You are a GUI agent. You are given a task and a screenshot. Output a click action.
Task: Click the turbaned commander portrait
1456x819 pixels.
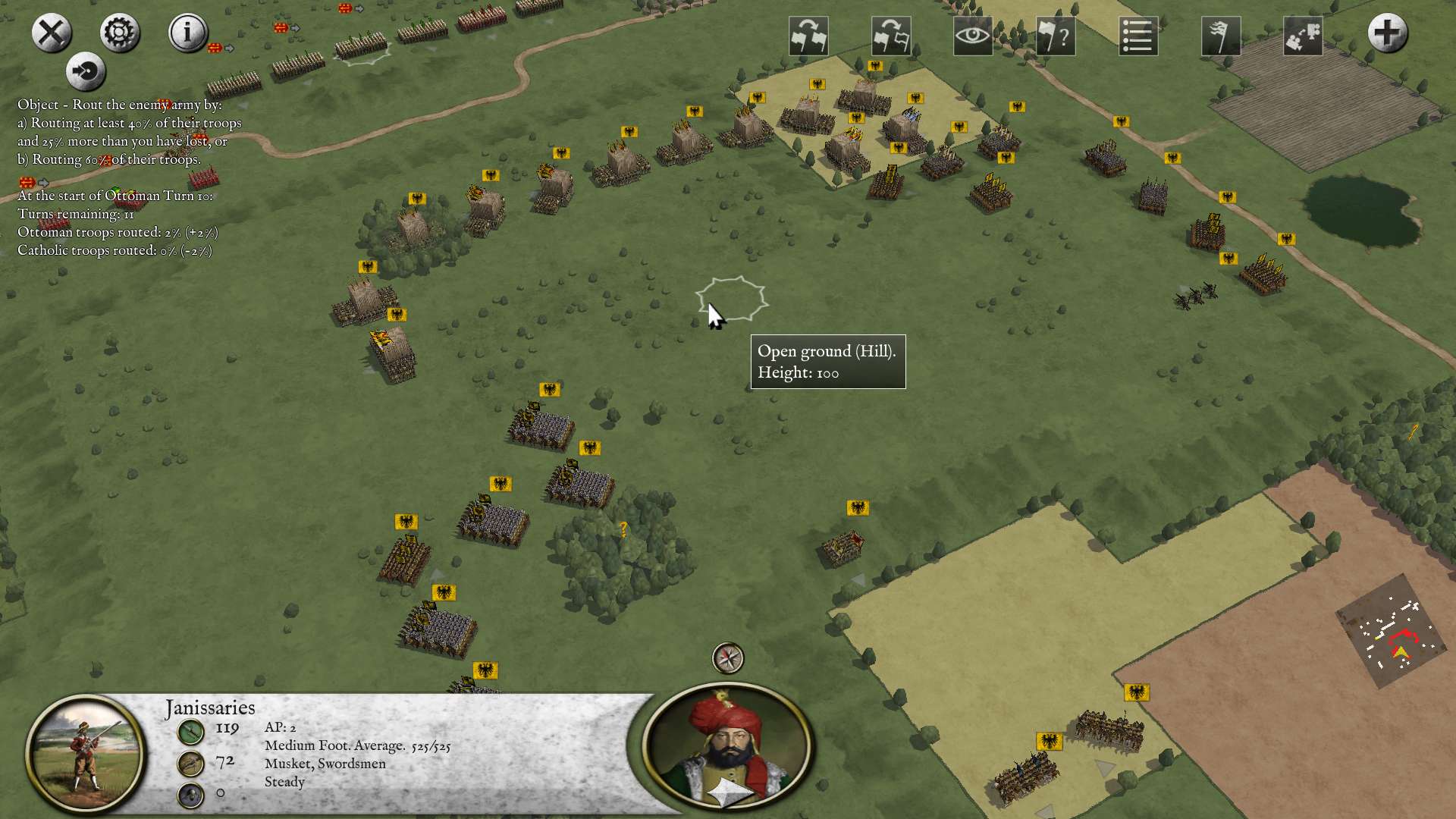point(726,747)
